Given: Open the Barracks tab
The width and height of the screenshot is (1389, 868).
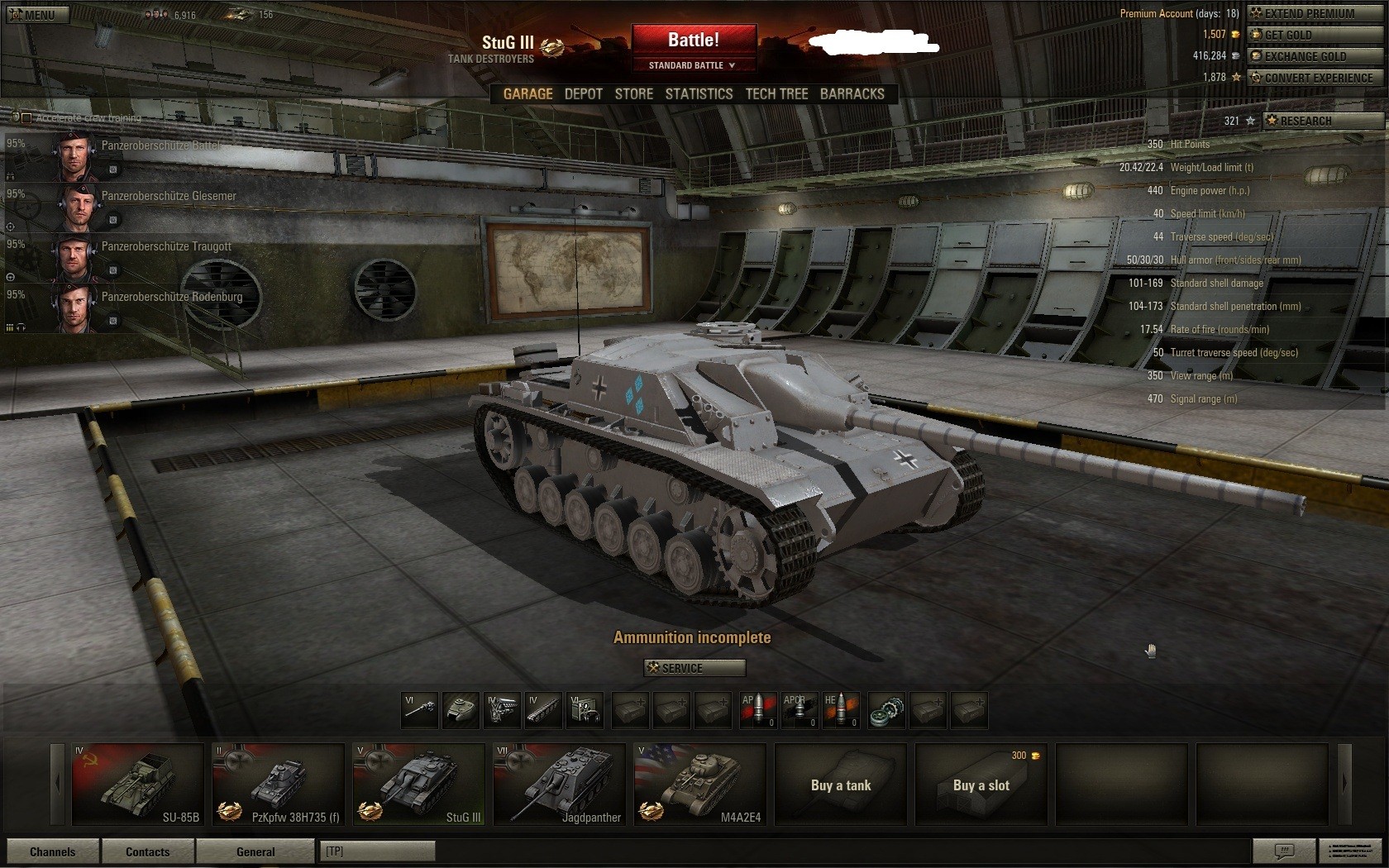Looking at the screenshot, I should [852, 94].
